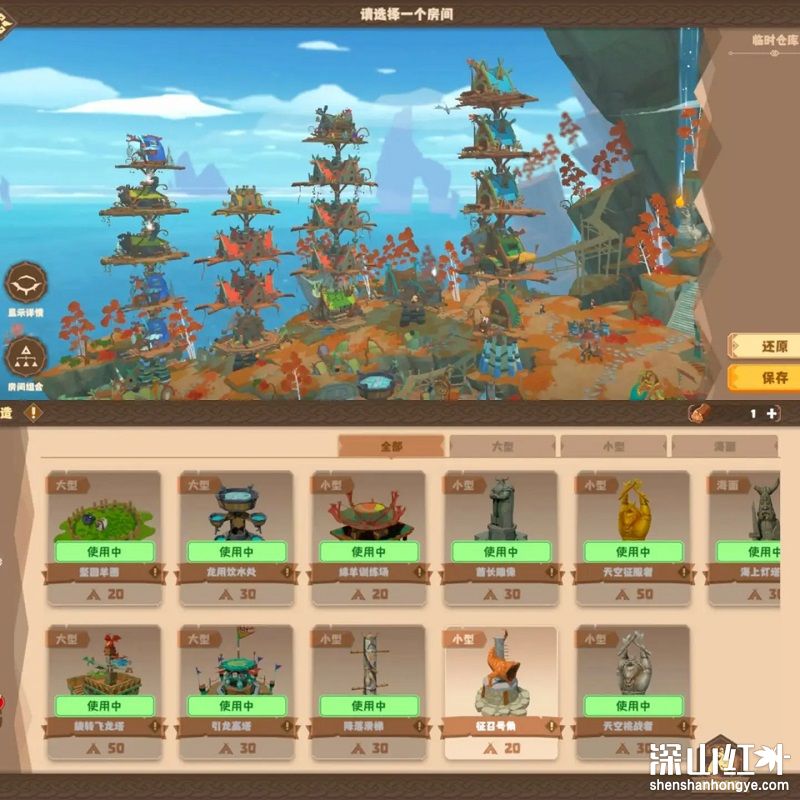The image size is (800, 800).
Task: Toggle the 显示详情 show-details eye icon
Action: (26, 283)
